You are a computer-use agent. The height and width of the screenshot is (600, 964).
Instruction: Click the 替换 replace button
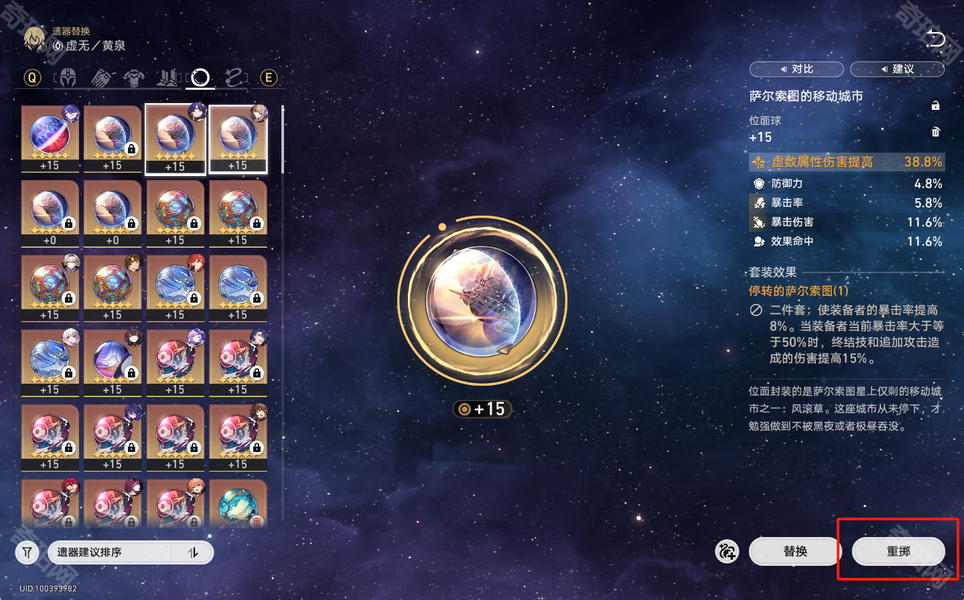[795, 551]
